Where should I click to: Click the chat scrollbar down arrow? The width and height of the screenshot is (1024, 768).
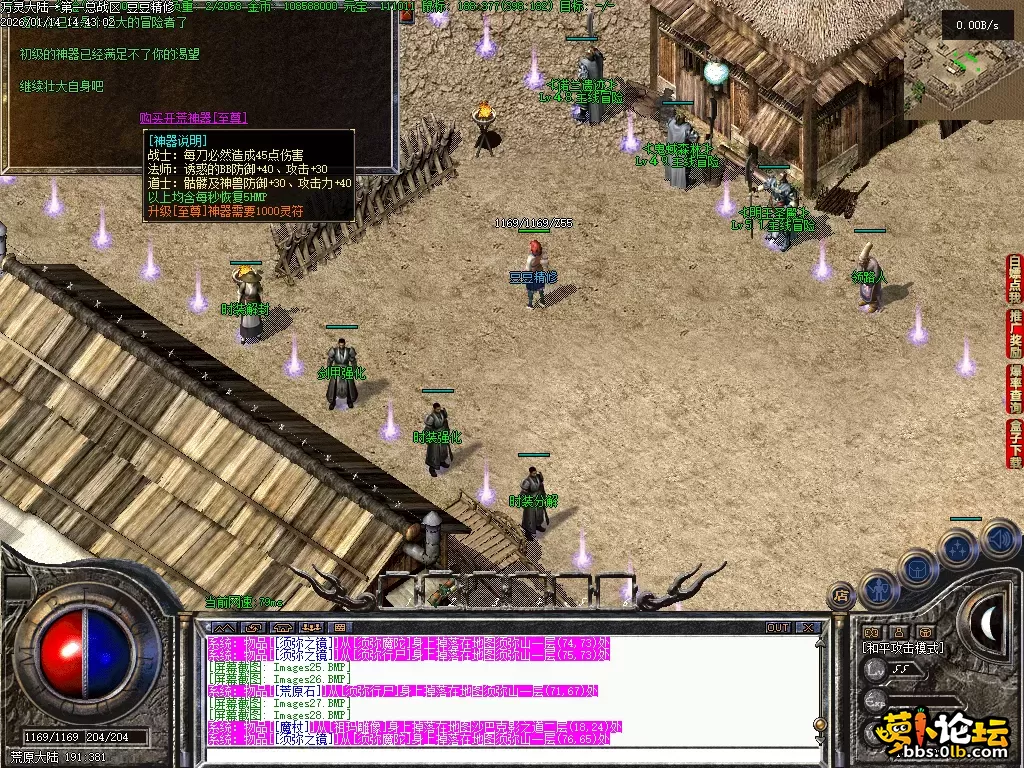(x=819, y=742)
